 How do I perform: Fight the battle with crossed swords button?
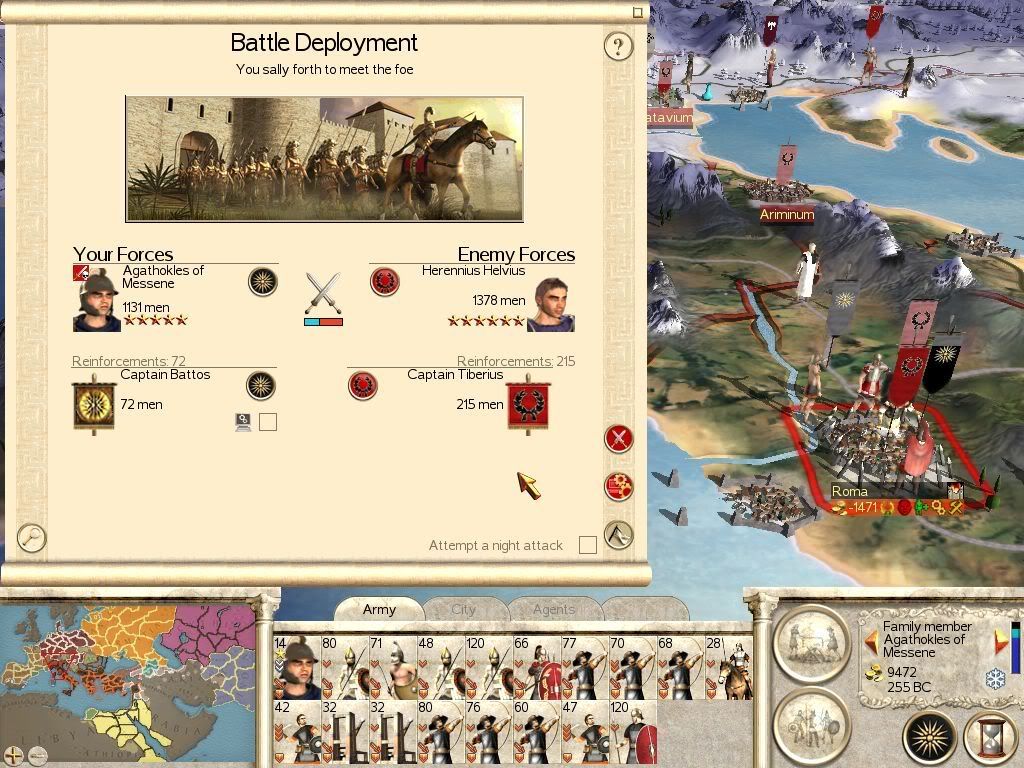click(x=619, y=439)
